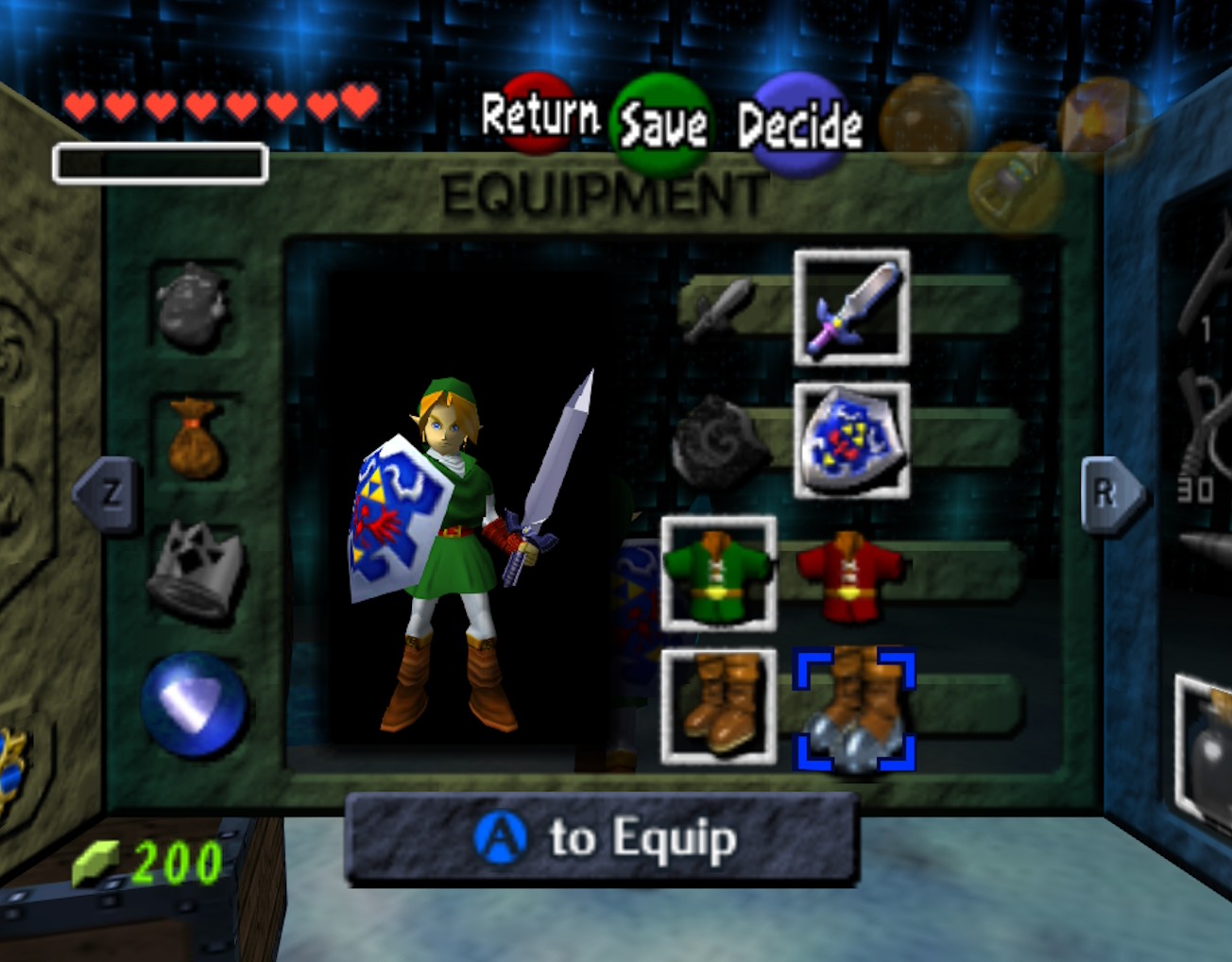Select the dark bomb bag icon
1232x962 pixels.
[x=194, y=304]
